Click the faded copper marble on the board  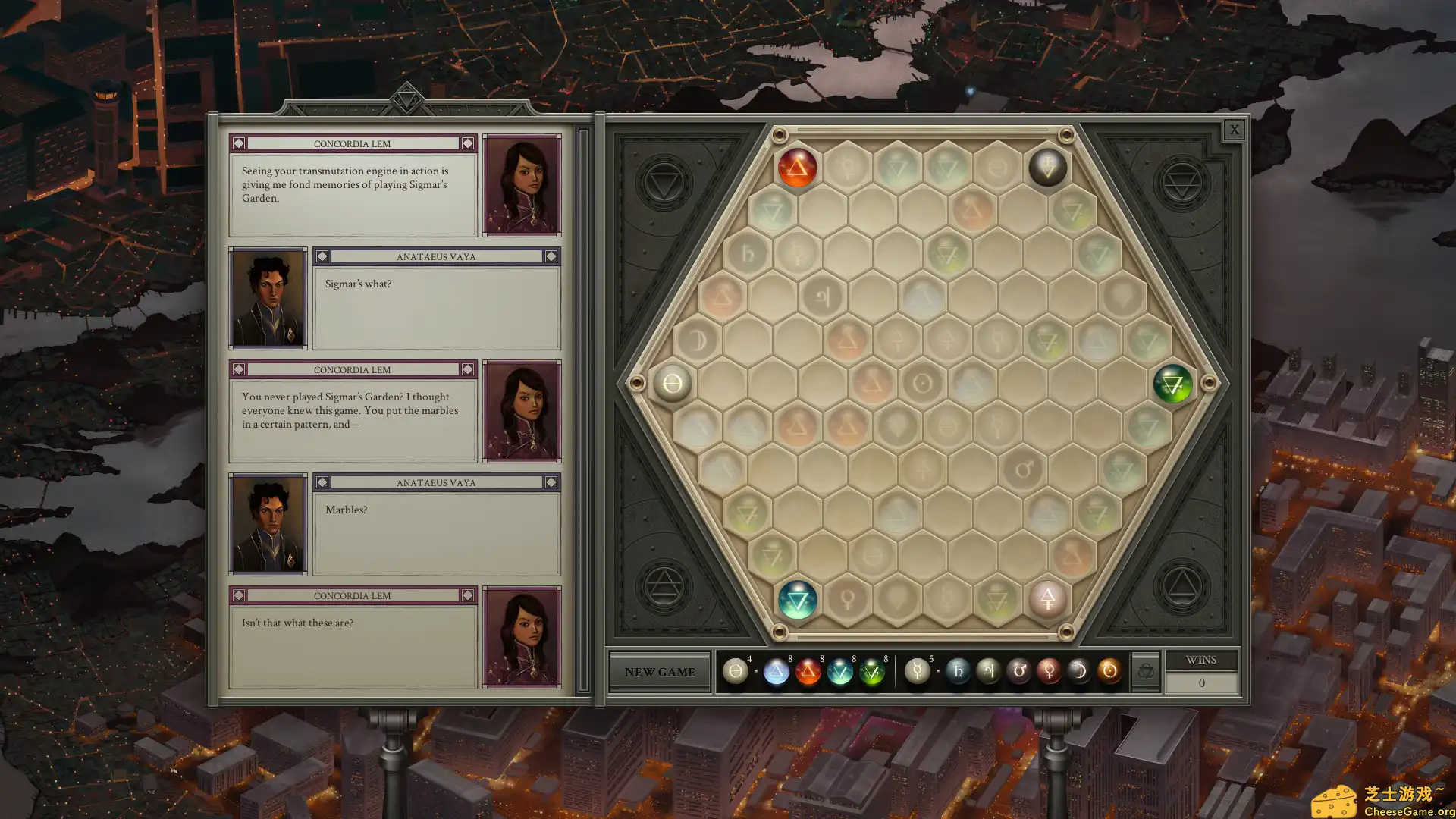point(847,600)
